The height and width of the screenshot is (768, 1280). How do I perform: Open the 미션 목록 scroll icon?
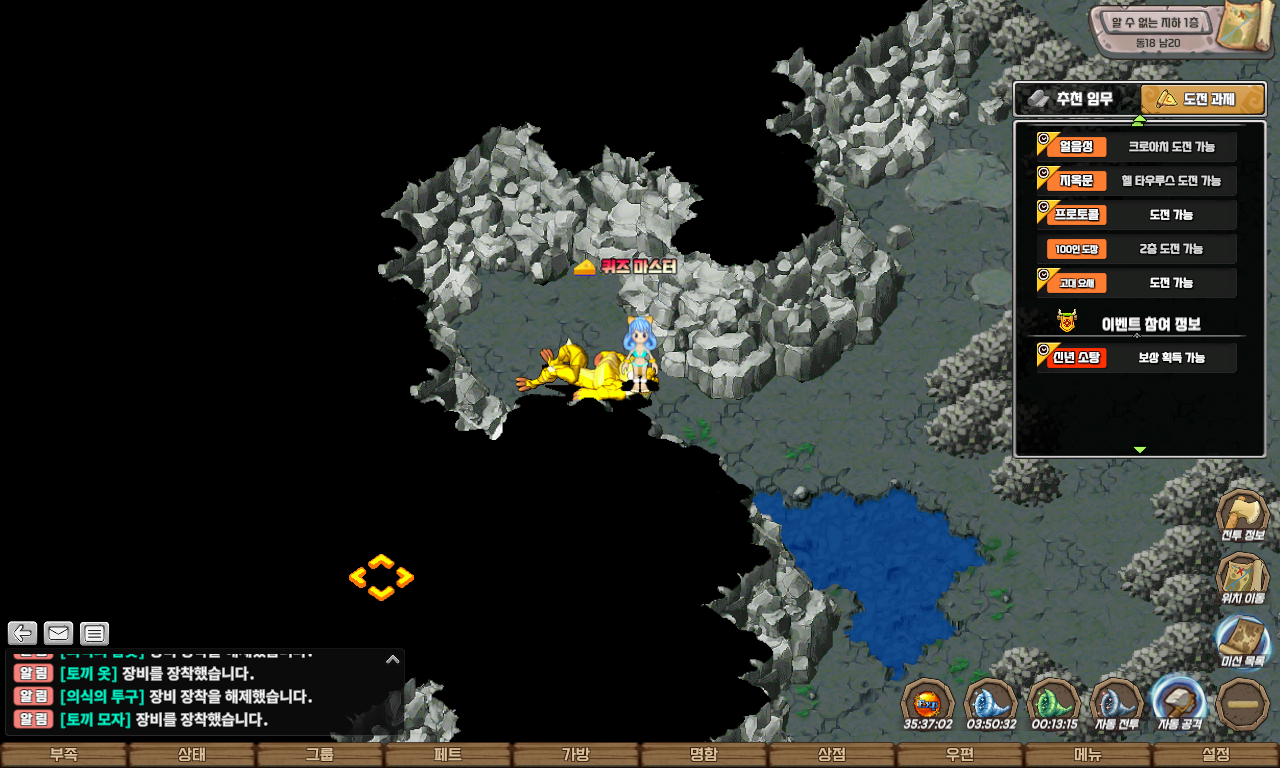pyautogui.click(x=1242, y=641)
